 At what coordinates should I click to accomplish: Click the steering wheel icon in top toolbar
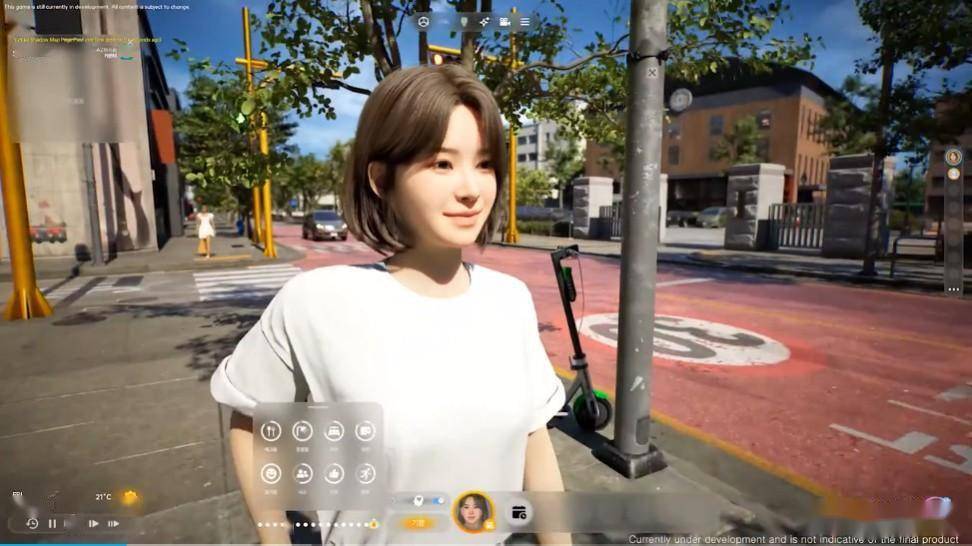point(423,22)
